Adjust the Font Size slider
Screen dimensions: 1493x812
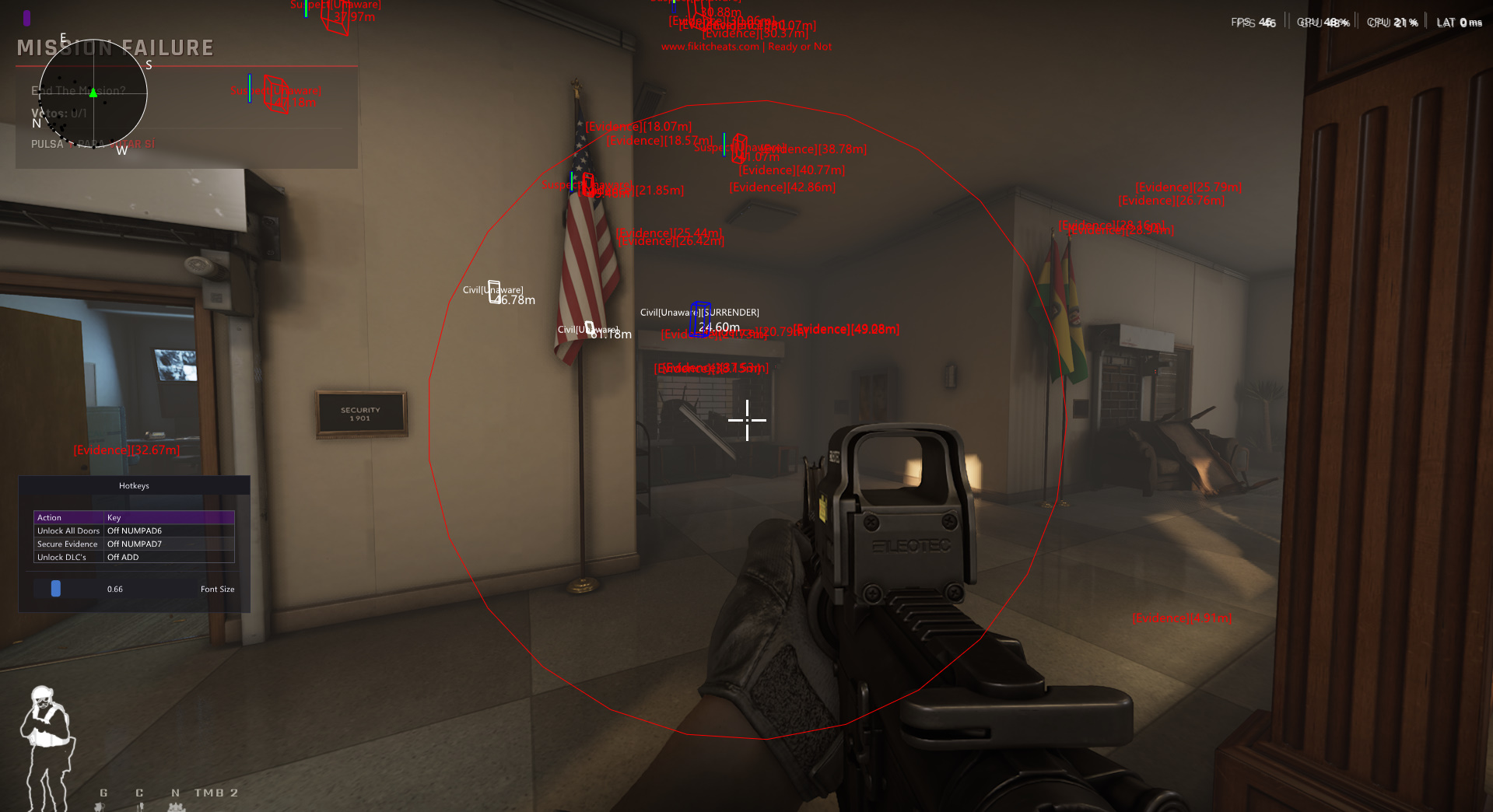pos(54,589)
